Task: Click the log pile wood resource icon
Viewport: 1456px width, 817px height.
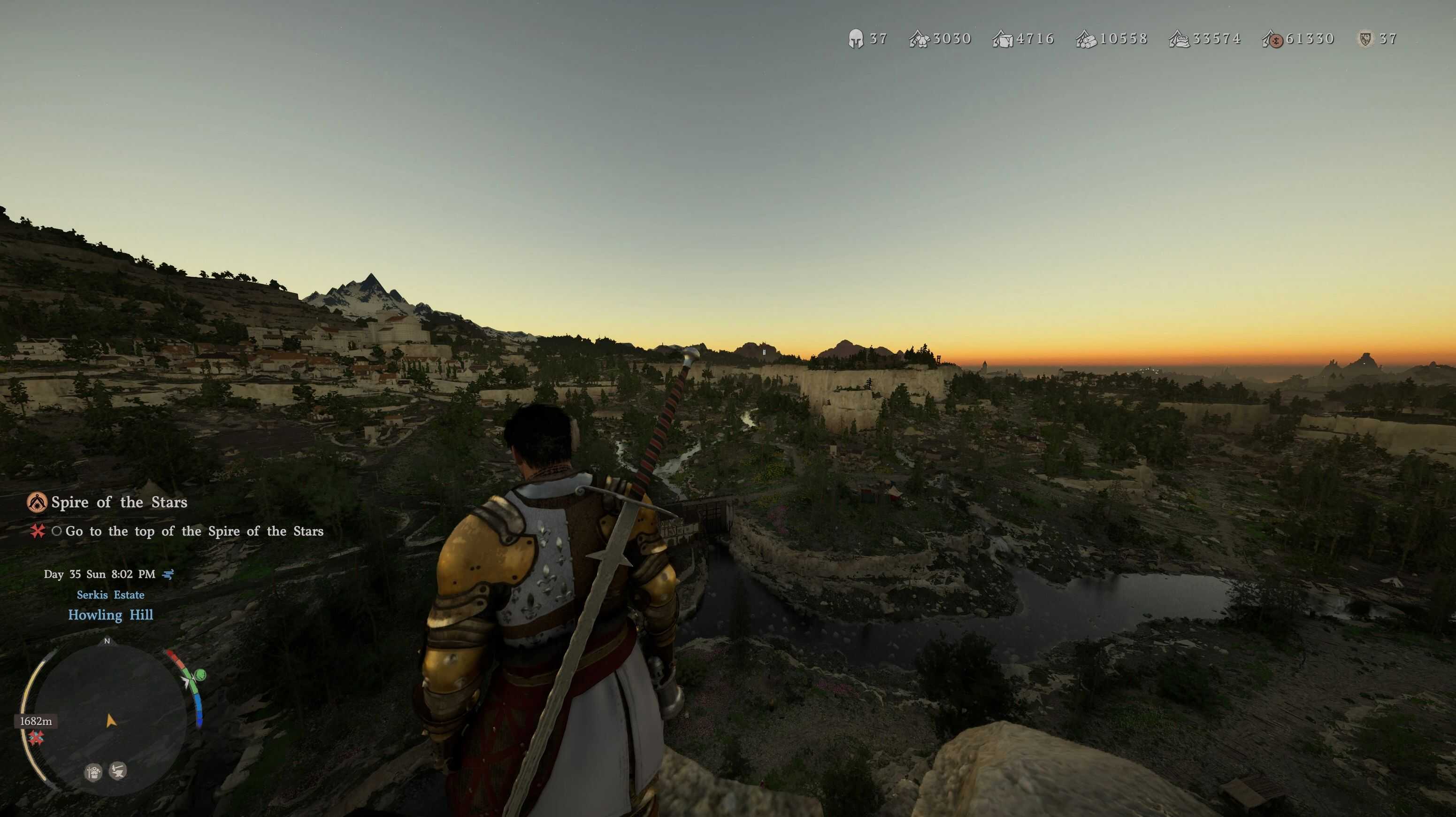Action: click(1086, 39)
